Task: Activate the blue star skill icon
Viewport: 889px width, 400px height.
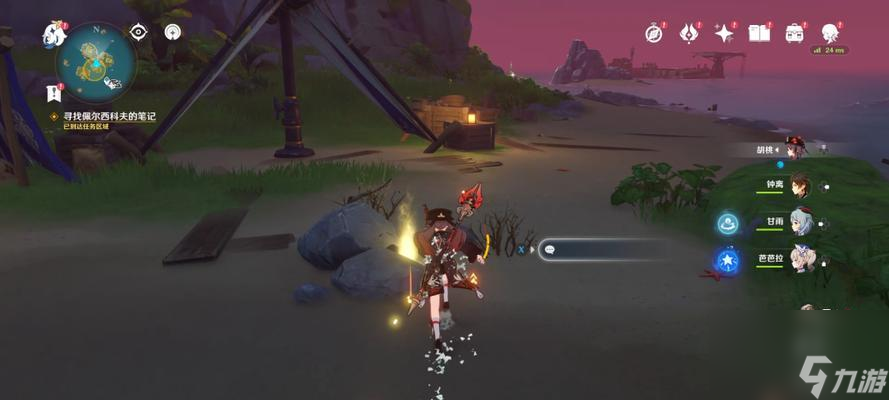Action: [727, 260]
